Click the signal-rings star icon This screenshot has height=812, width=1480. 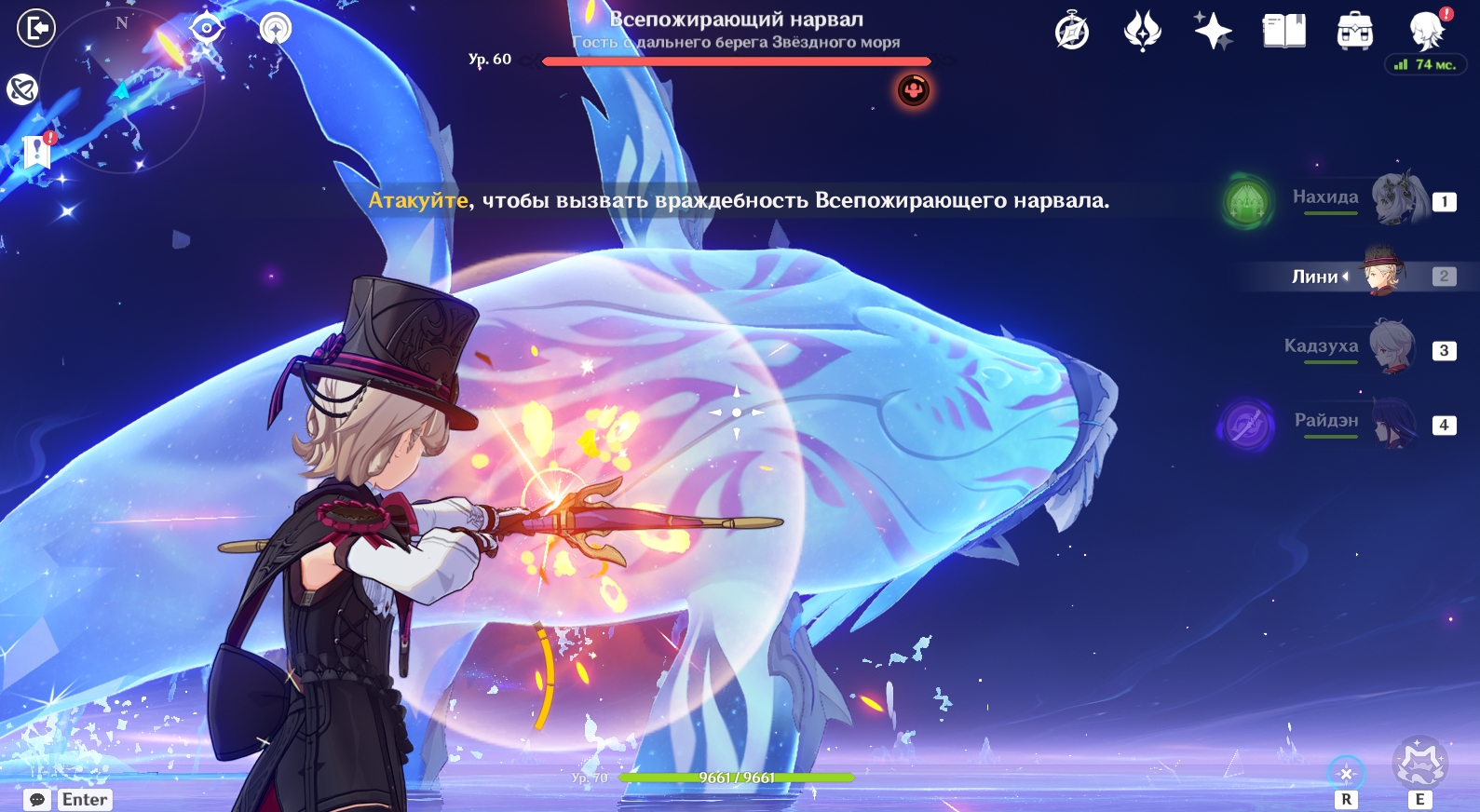[x=275, y=29]
